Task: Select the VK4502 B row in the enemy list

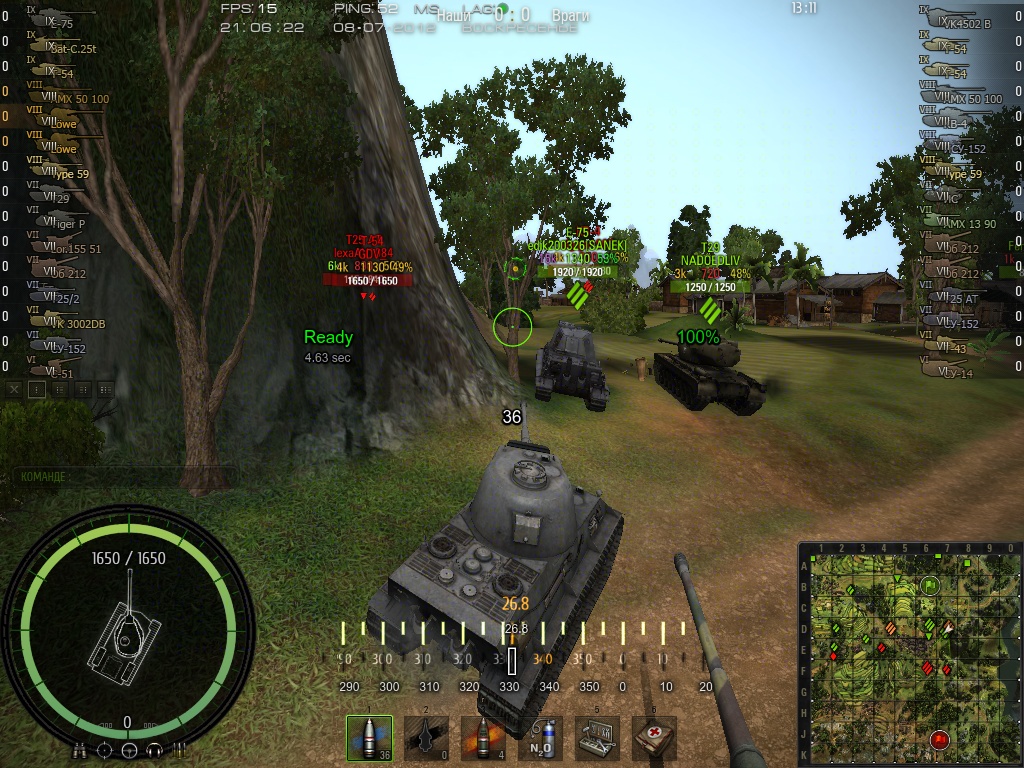Action: [960, 23]
